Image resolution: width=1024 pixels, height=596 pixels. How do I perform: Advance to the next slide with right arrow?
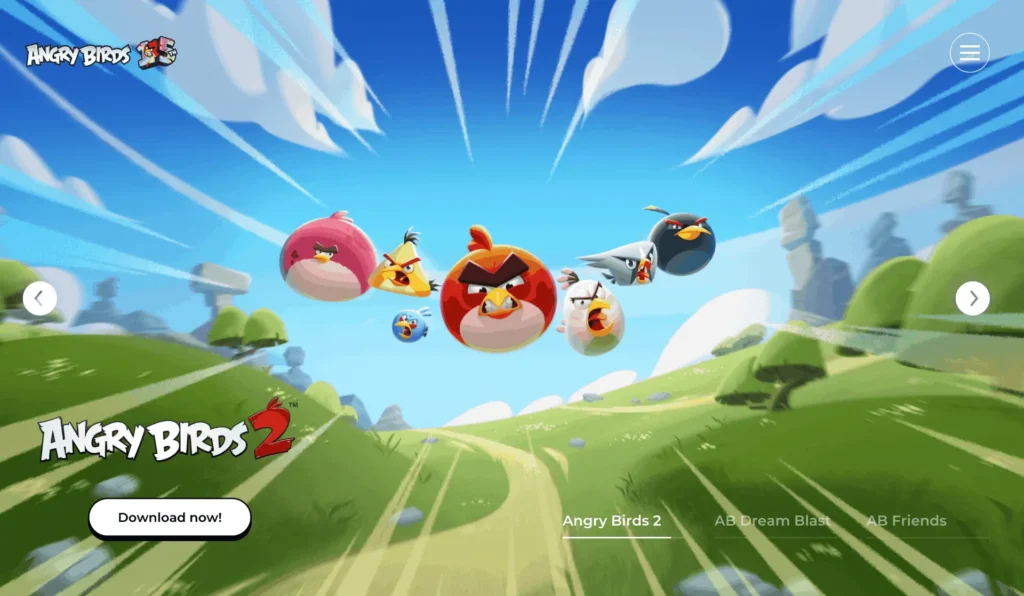(x=972, y=298)
